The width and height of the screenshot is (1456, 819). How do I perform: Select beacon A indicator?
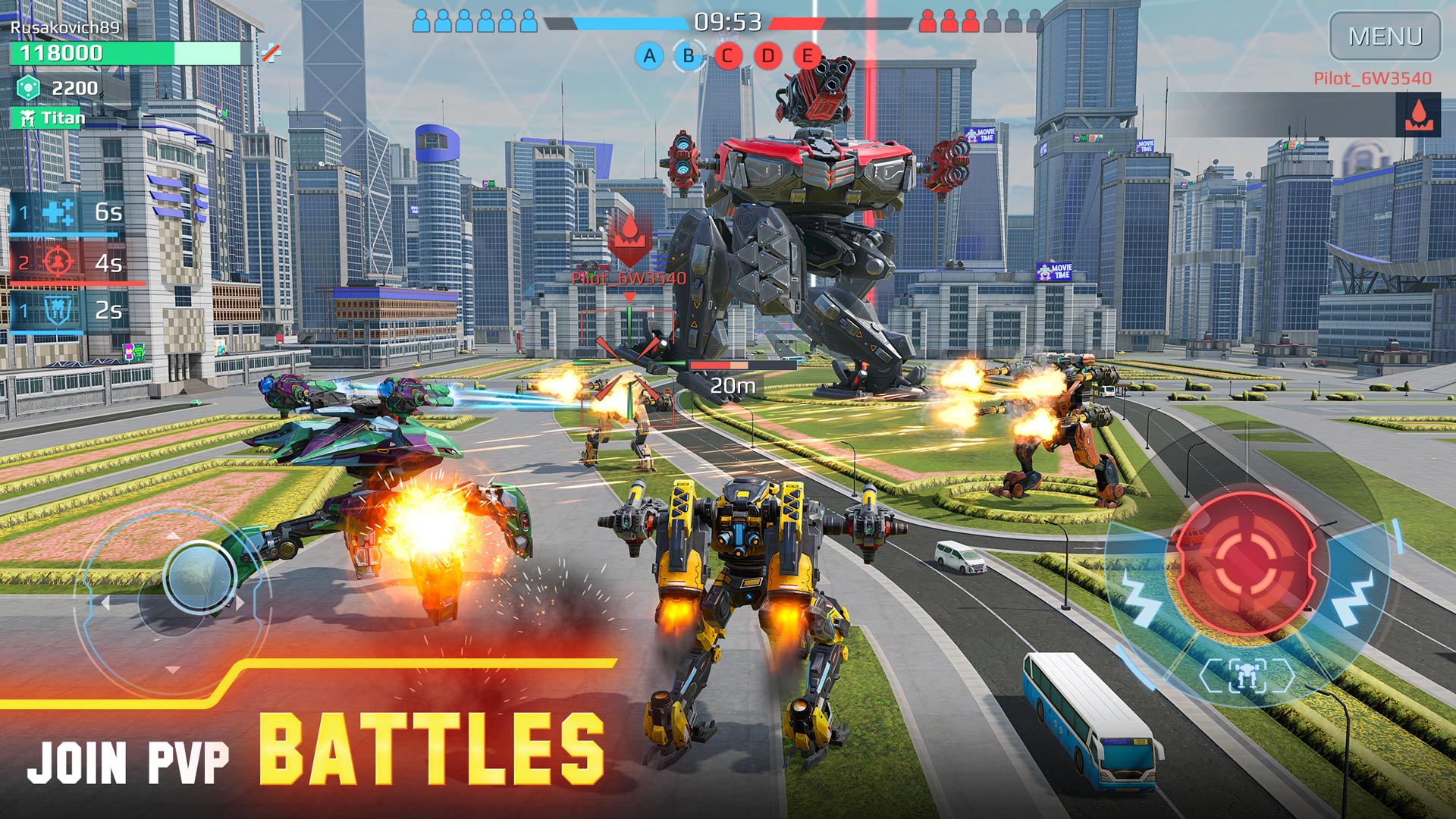pos(649,55)
